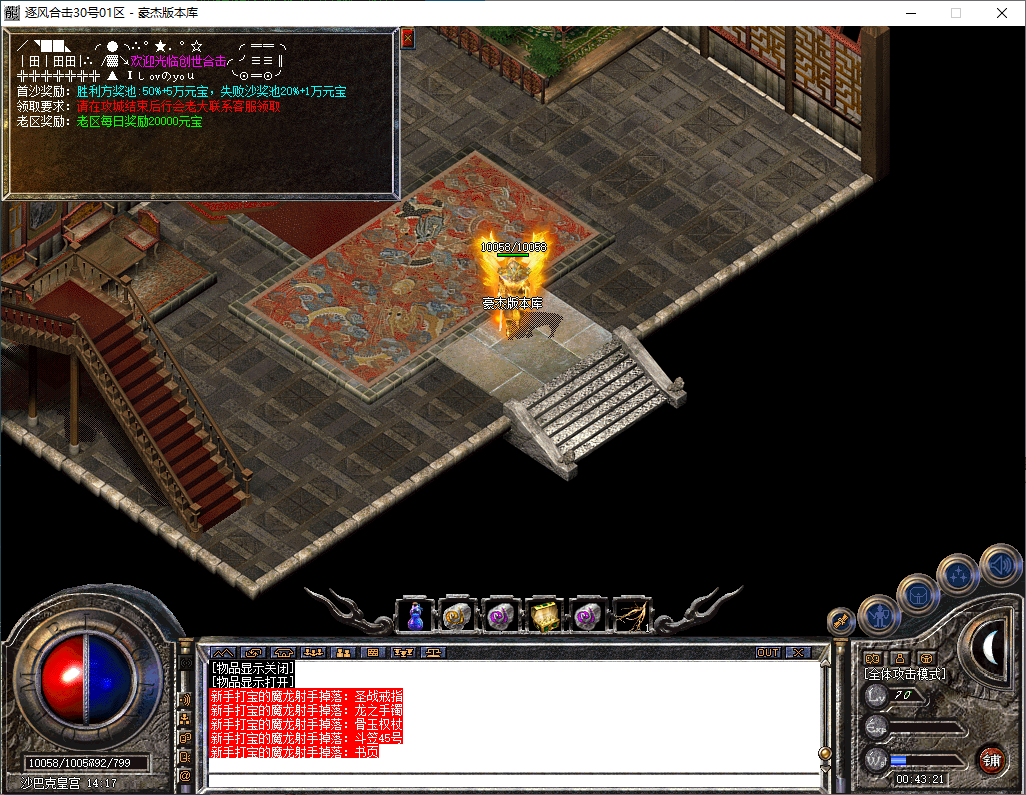
Task: Open the red 铺 shop button
Action: (x=991, y=759)
